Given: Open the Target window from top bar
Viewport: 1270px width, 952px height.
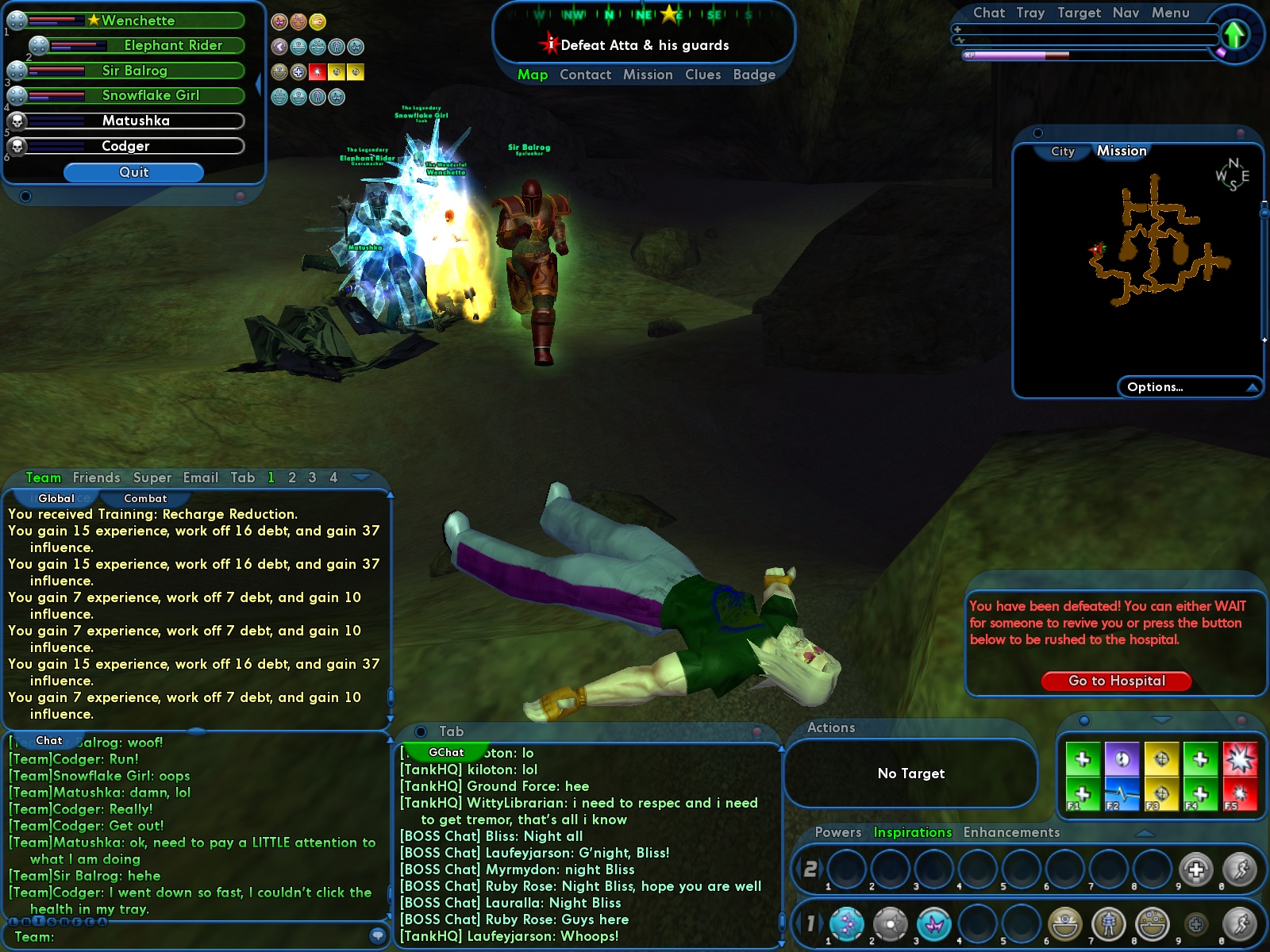Looking at the screenshot, I should click(x=1079, y=13).
